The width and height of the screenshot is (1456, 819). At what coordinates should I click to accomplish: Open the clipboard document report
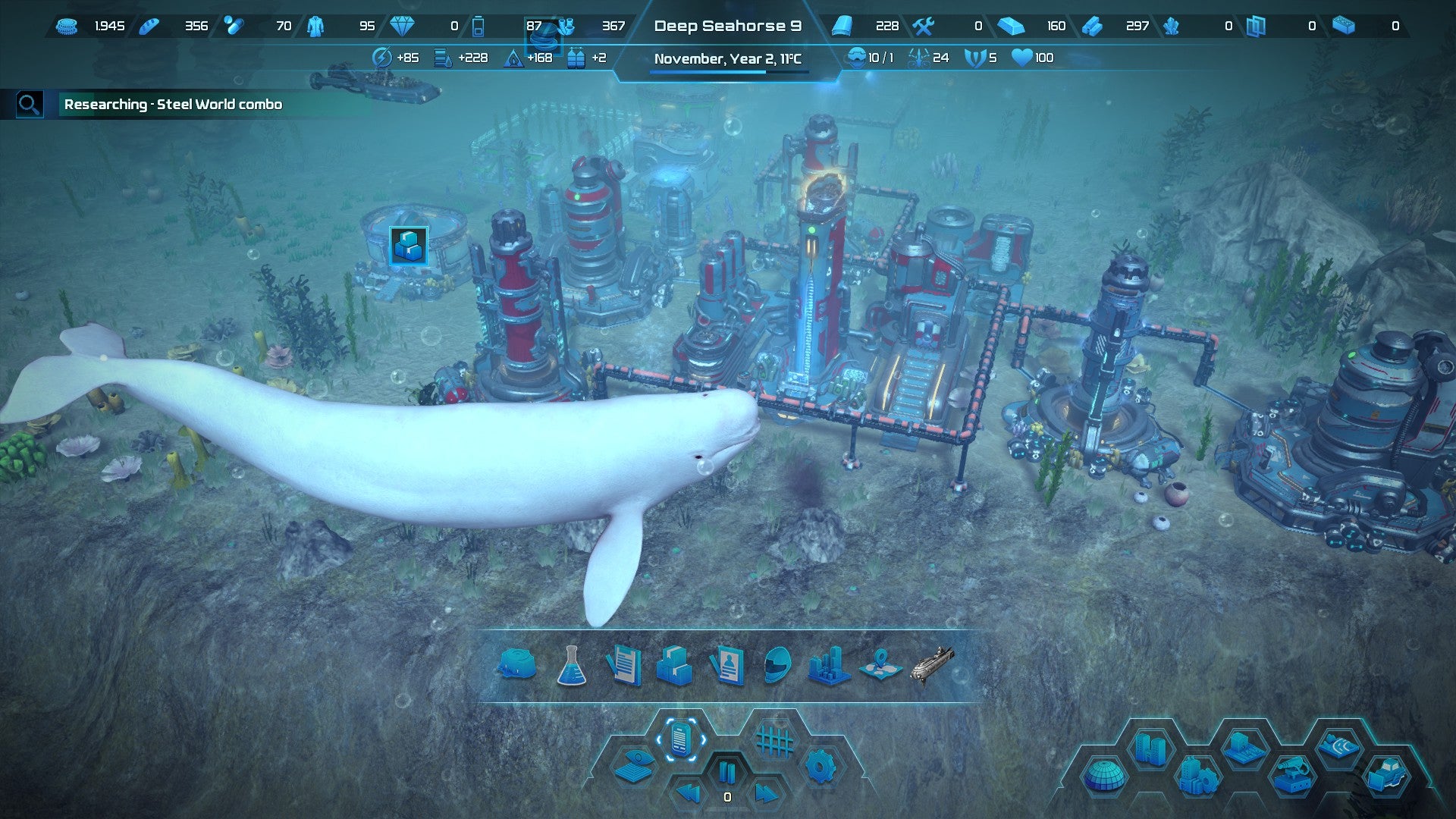click(623, 666)
